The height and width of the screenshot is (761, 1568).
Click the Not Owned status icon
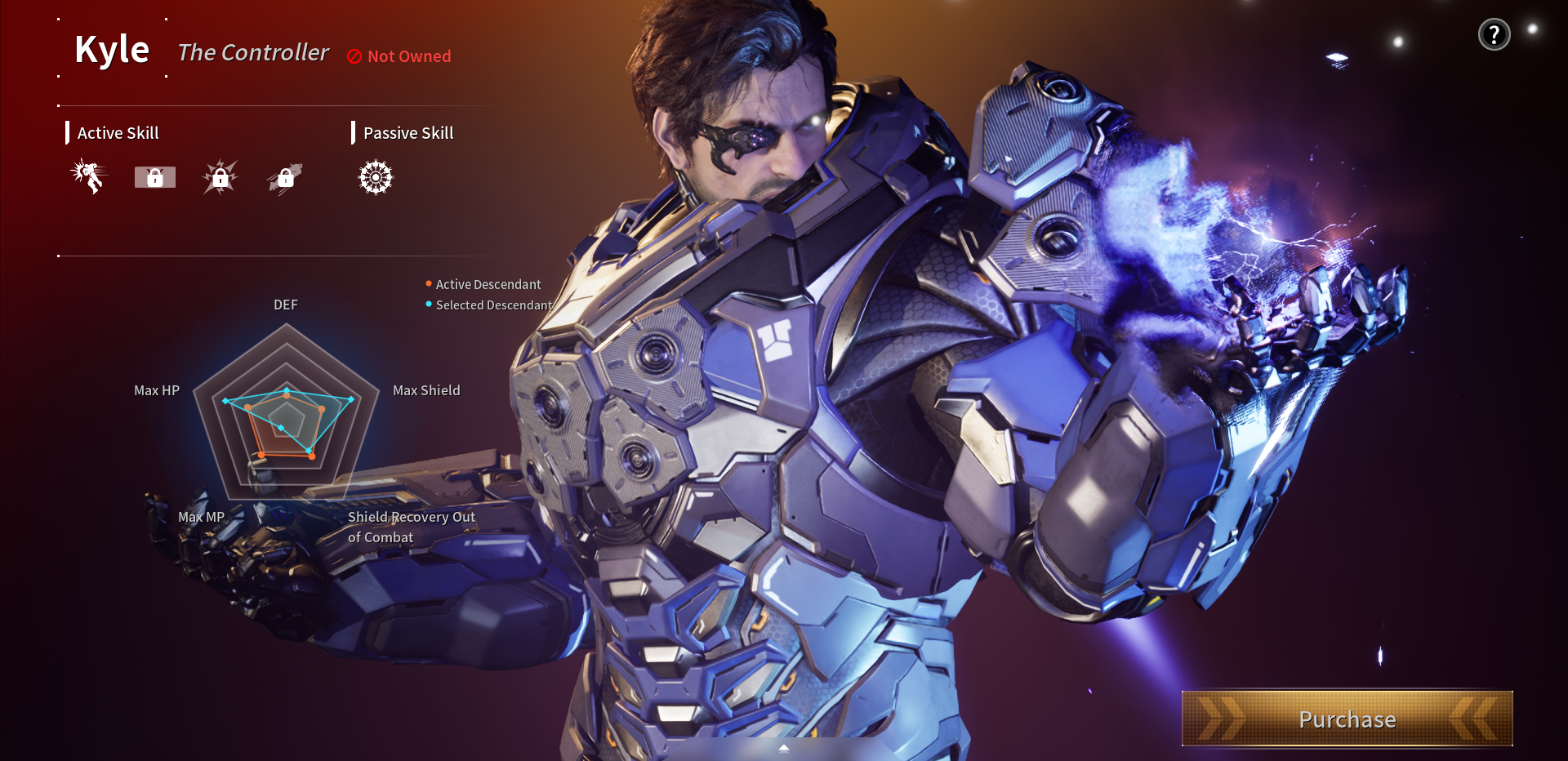point(353,56)
